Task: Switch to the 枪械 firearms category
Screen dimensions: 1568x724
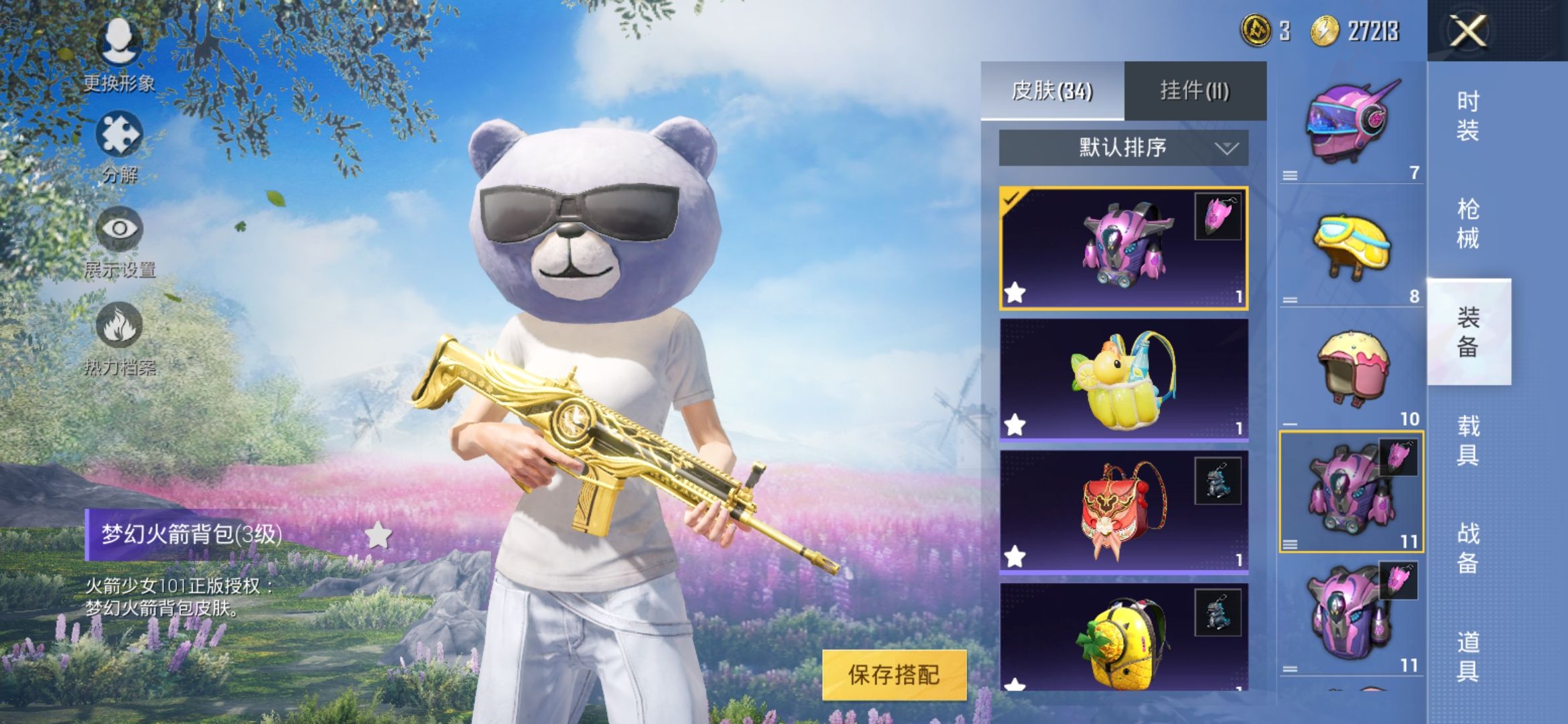Action: click(x=1467, y=223)
